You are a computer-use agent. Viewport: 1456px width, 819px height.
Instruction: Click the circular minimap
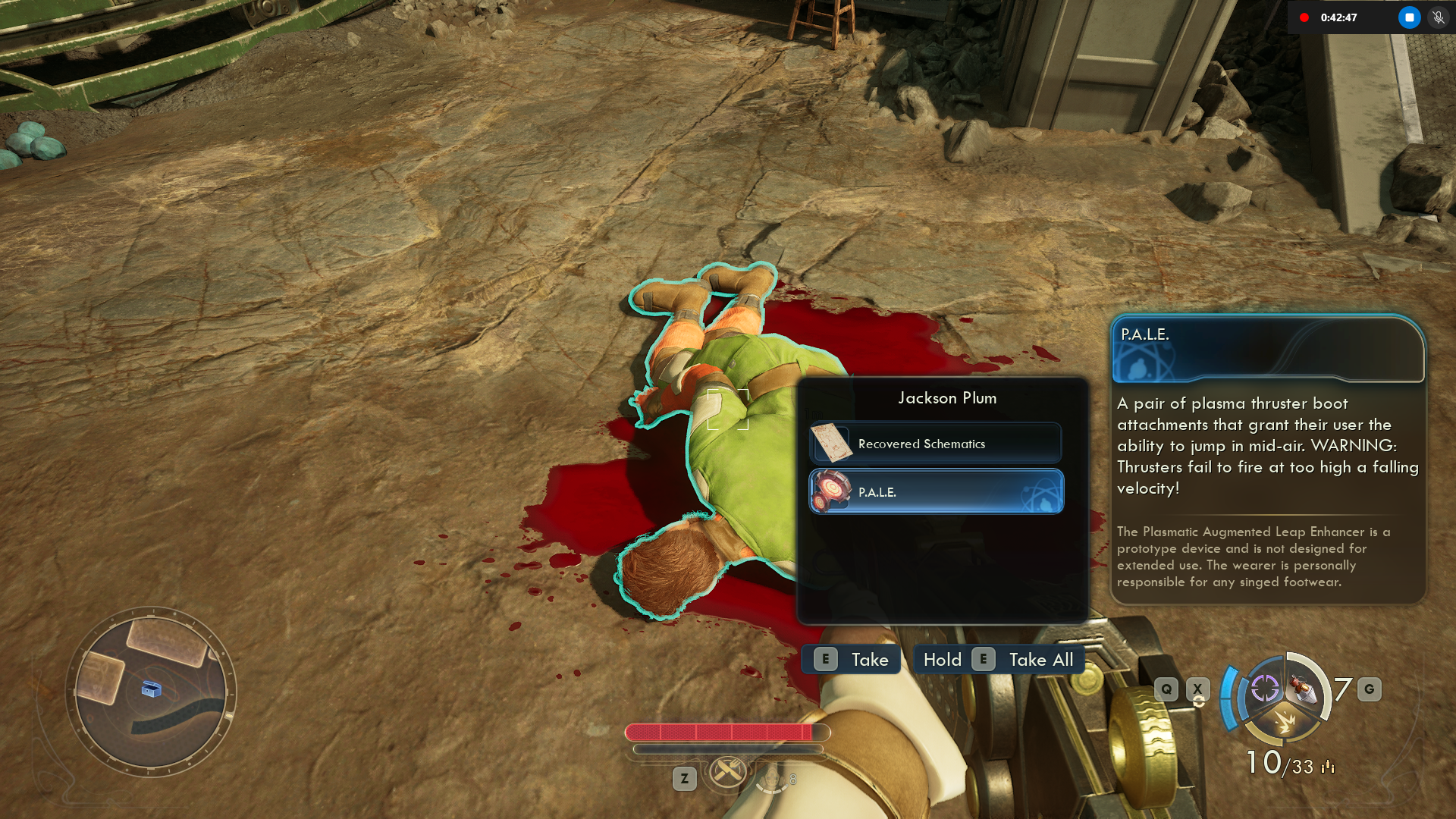[152, 692]
